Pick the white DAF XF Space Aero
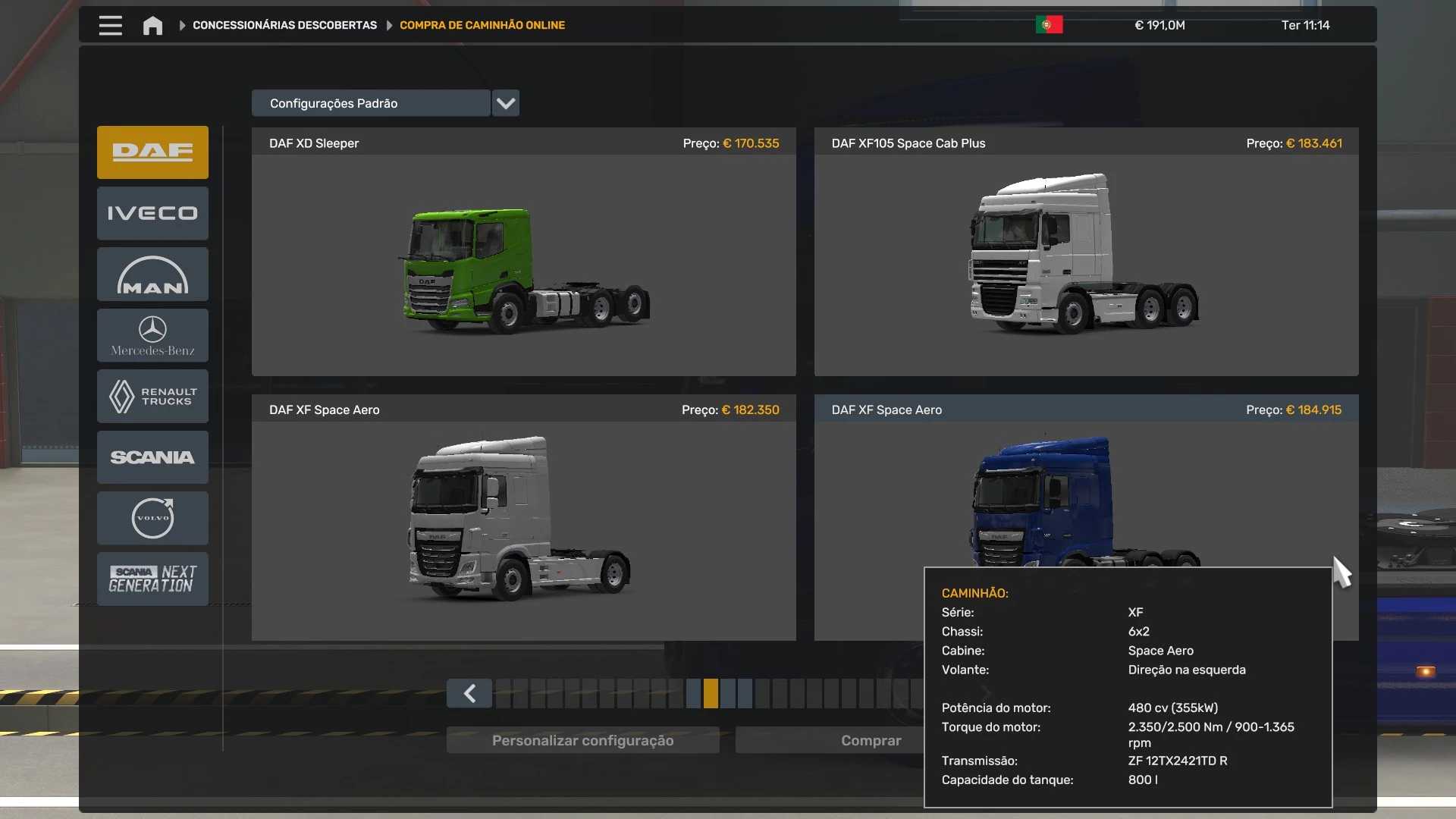 pyautogui.click(x=523, y=523)
